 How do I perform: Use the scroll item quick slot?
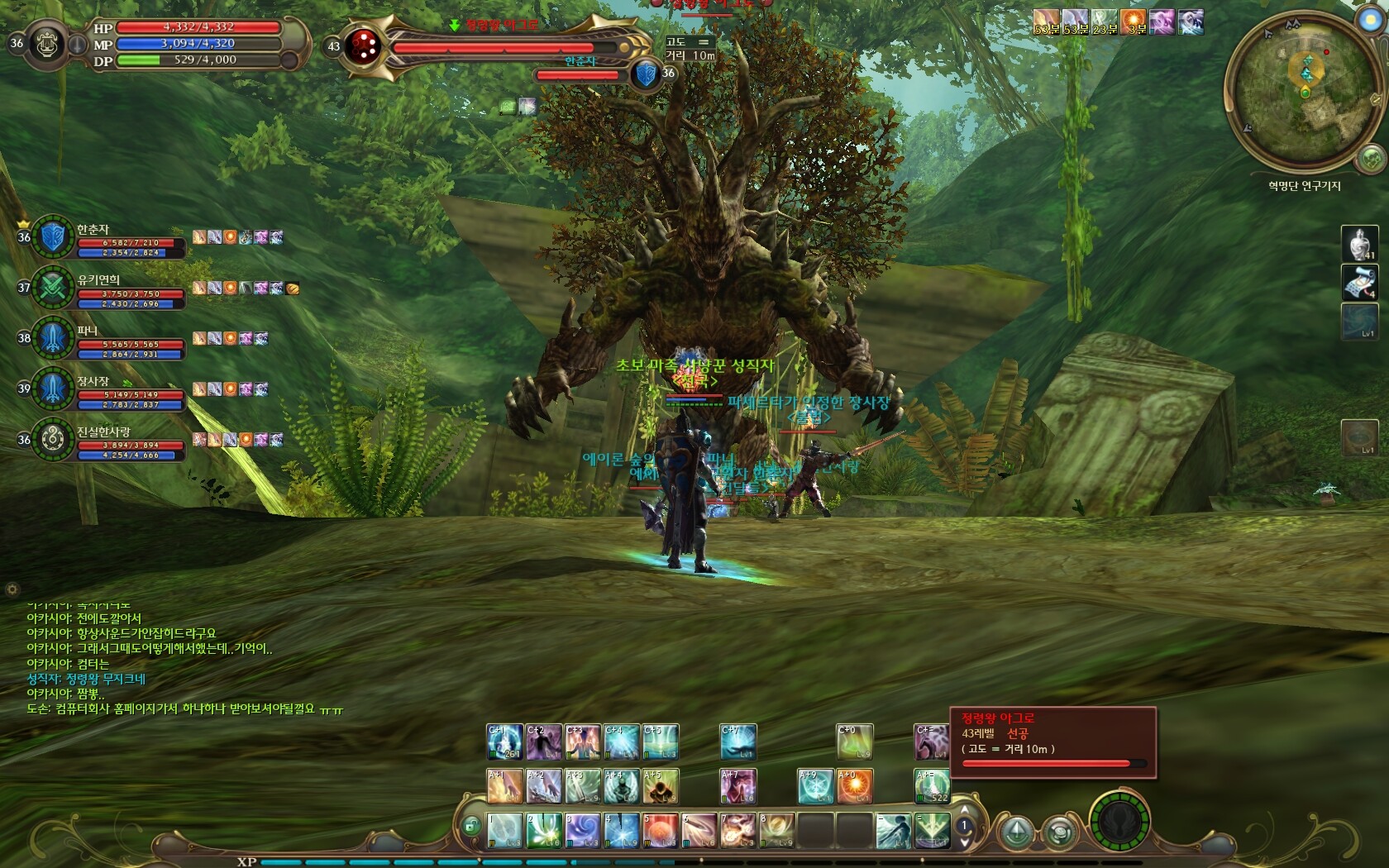pyautogui.click(x=1359, y=282)
